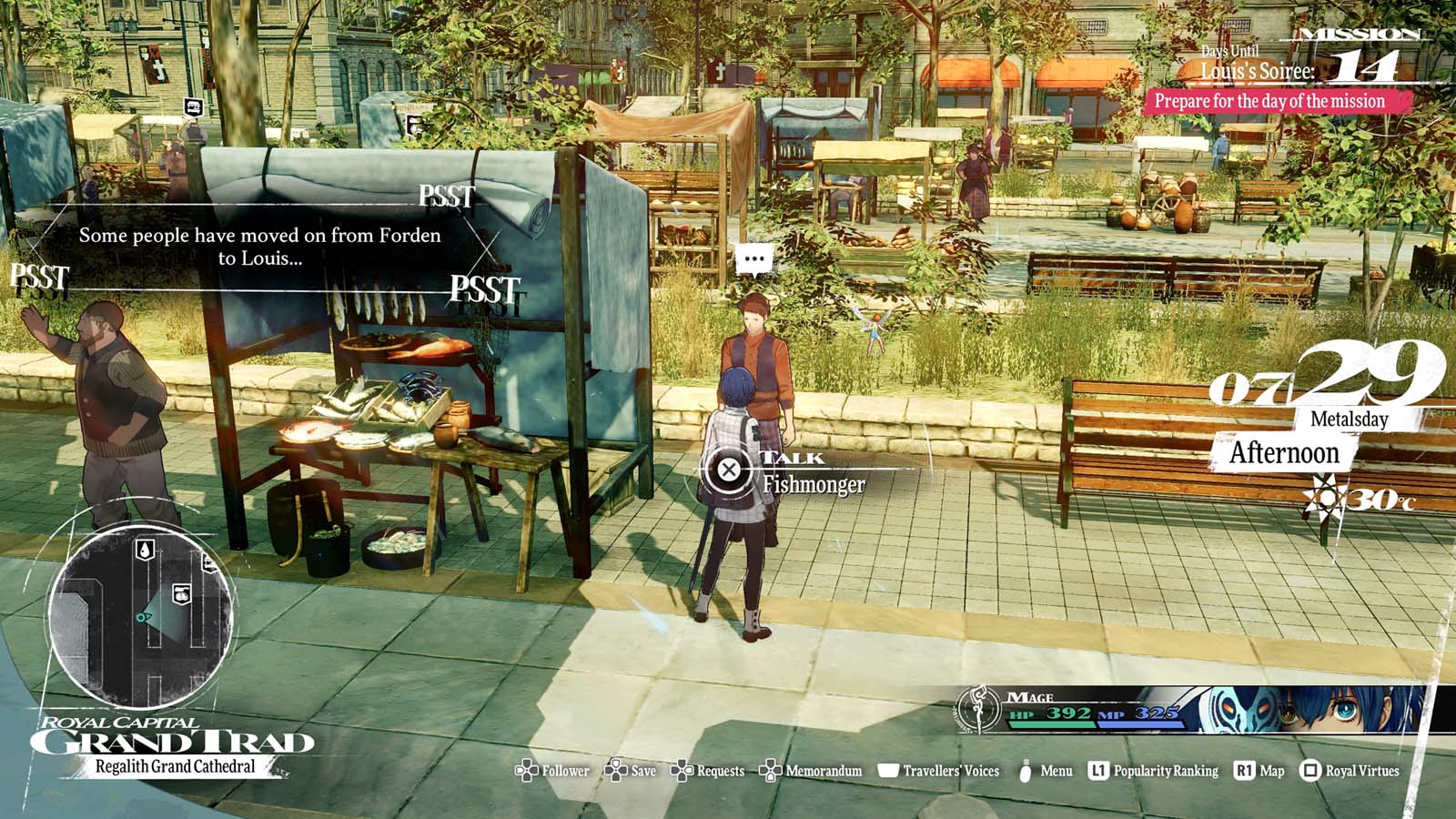
Task: Open the Requests list
Action: click(x=708, y=771)
